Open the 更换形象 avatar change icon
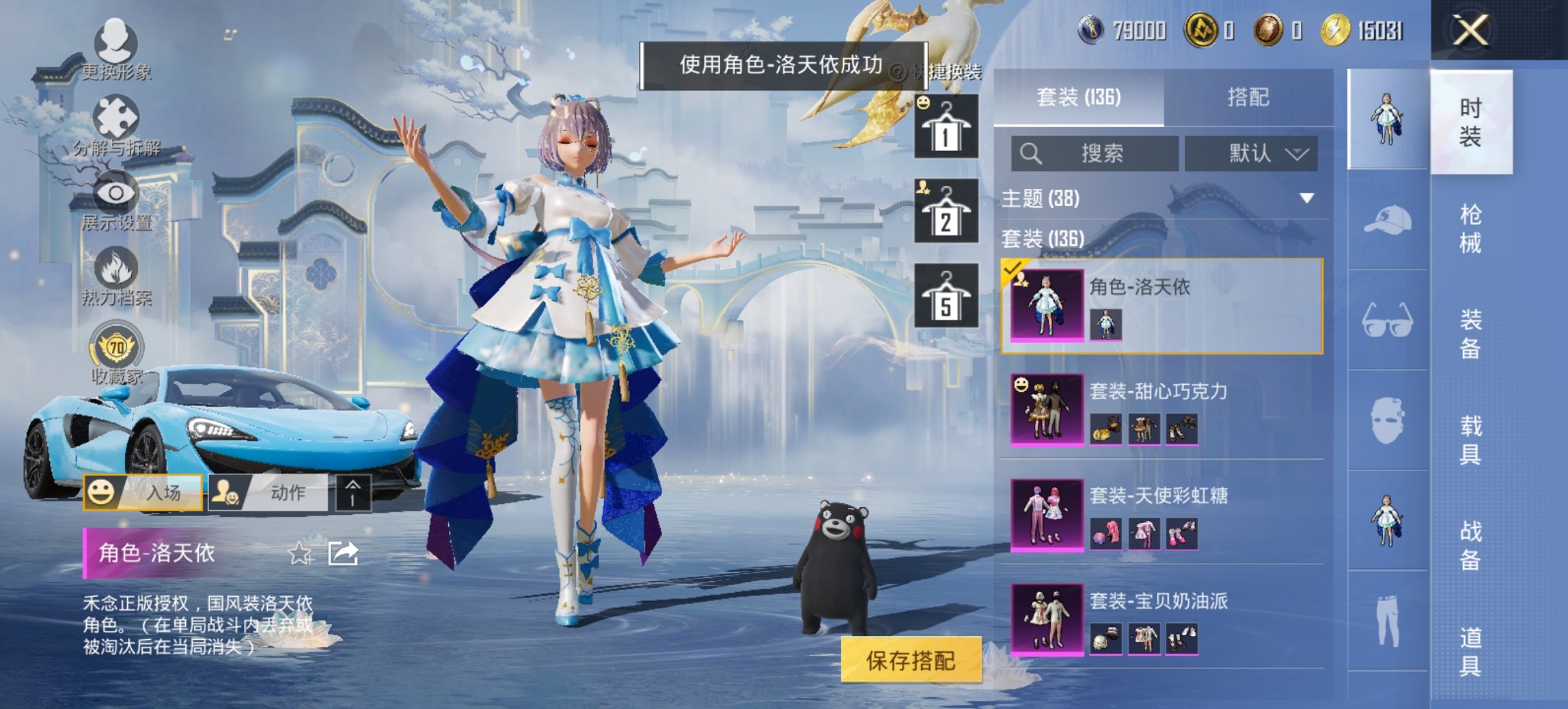Image resolution: width=1568 pixels, height=709 pixels. (116, 41)
